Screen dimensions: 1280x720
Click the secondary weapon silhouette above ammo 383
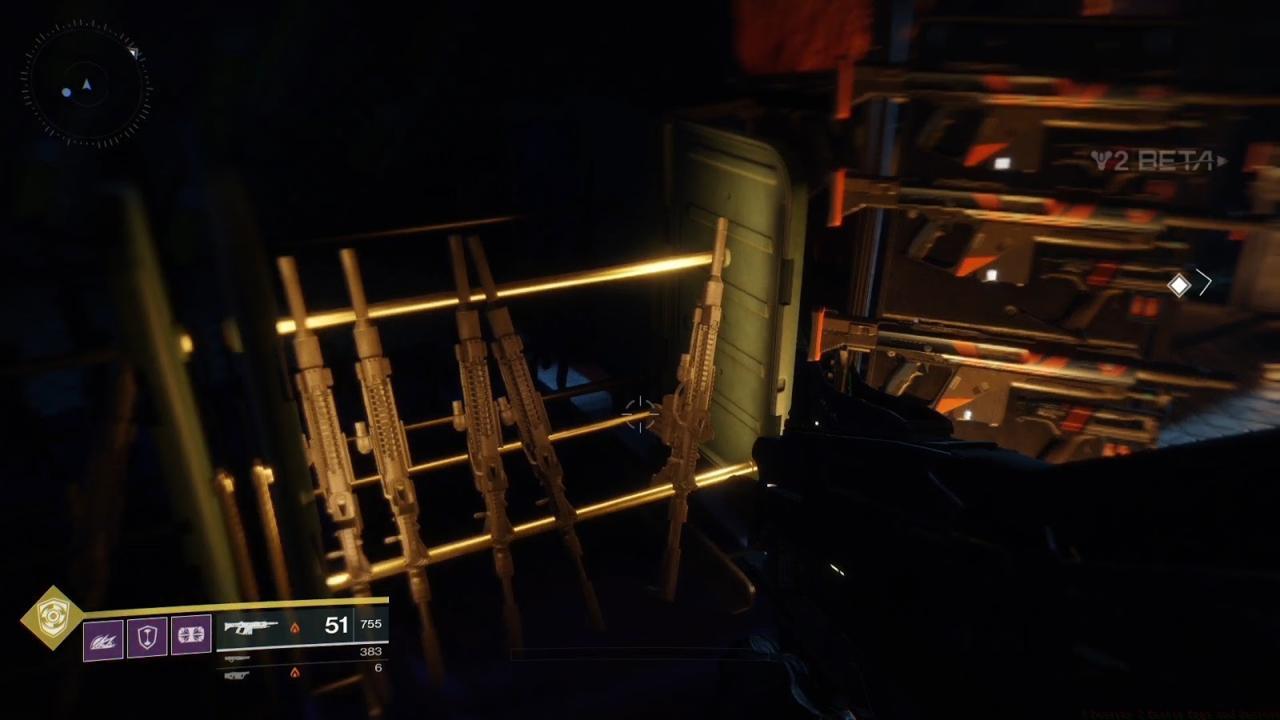point(237,657)
